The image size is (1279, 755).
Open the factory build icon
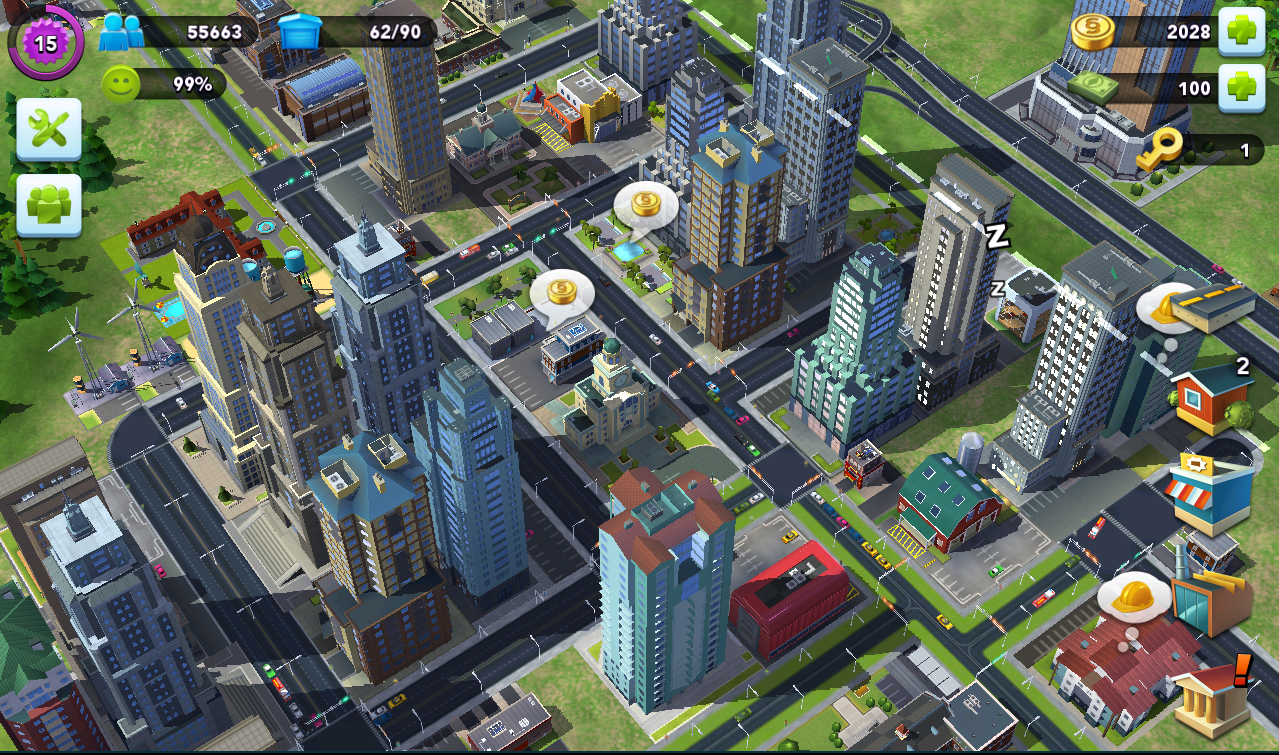[x=1211, y=600]
